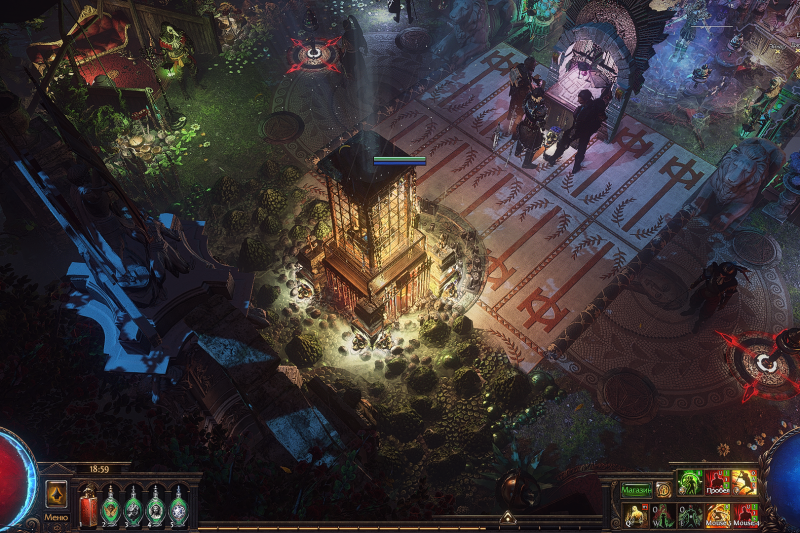Click the gold coin icon beside Магазин
Viewport: 800px width, 533px height.
click(x=662, y=490)
